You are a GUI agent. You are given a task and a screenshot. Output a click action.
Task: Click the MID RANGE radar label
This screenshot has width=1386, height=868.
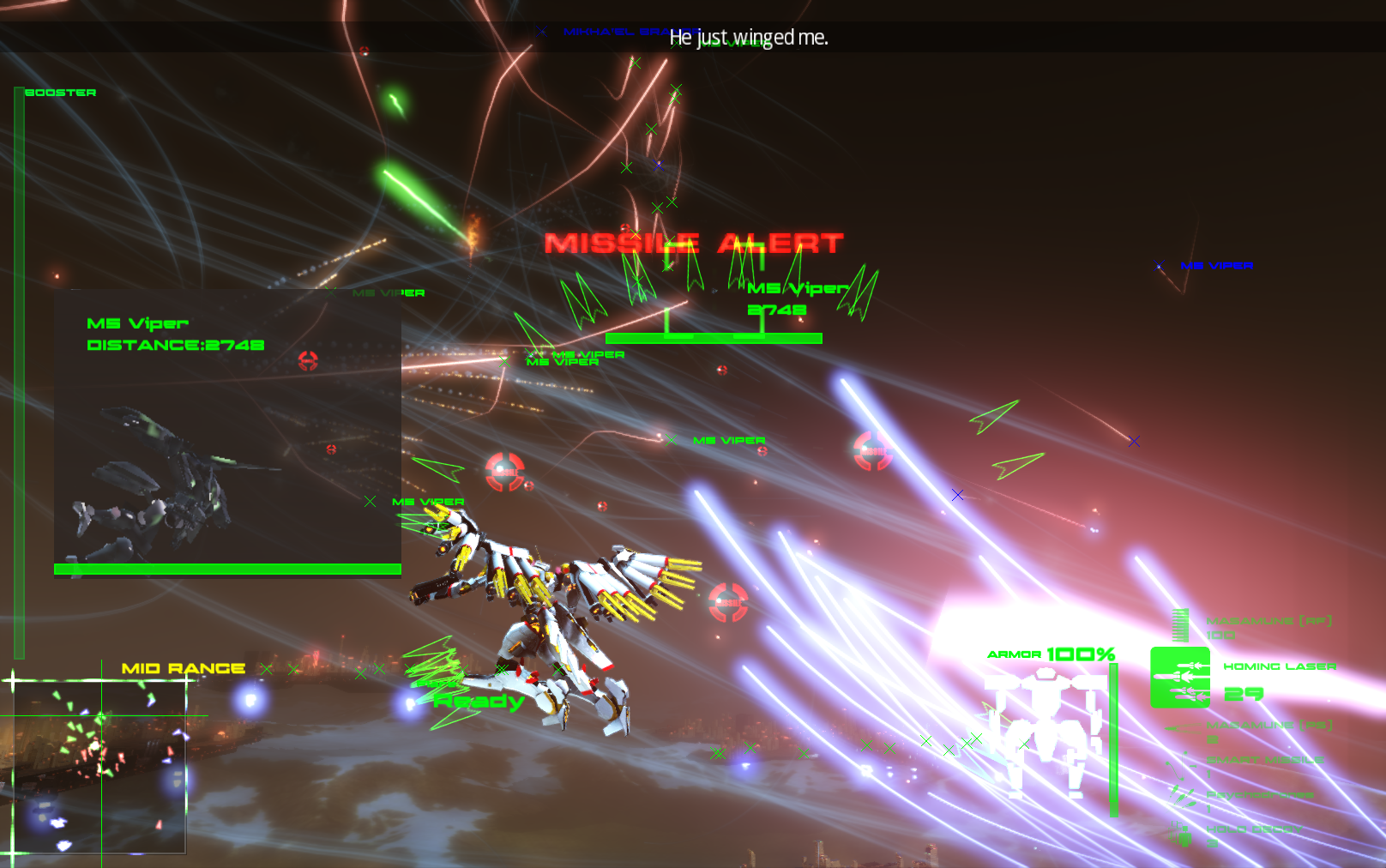point(184,666)
